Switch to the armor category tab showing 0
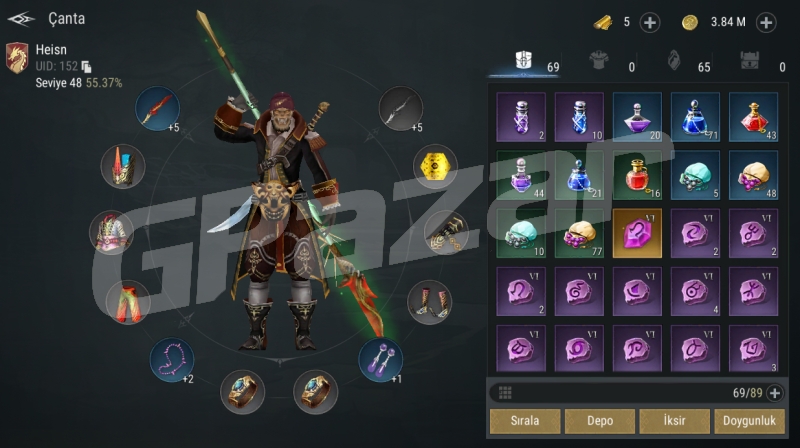Viewport: 800px width, 448px height. (602, 62)
